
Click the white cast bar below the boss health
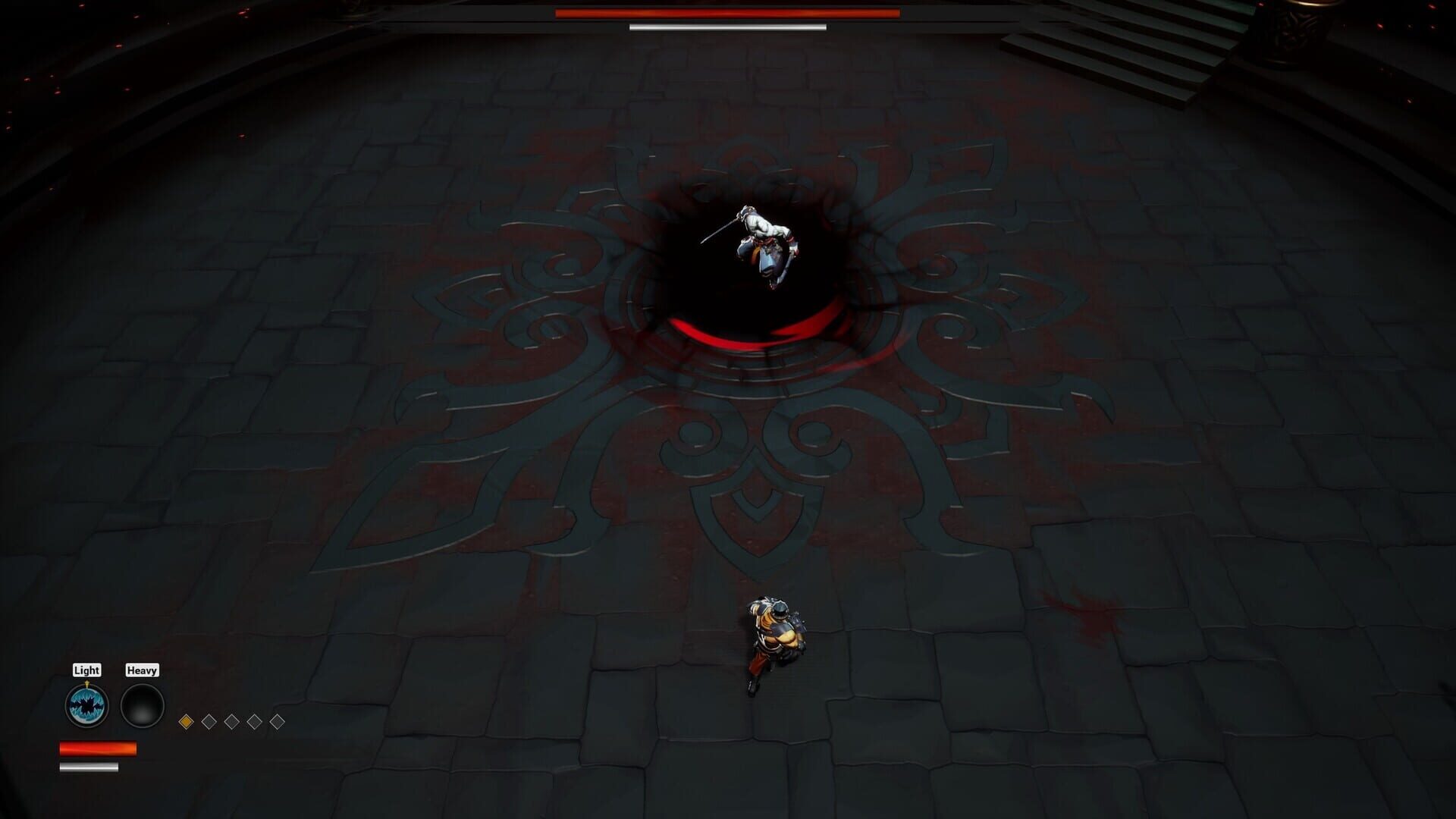click(726, 27)
